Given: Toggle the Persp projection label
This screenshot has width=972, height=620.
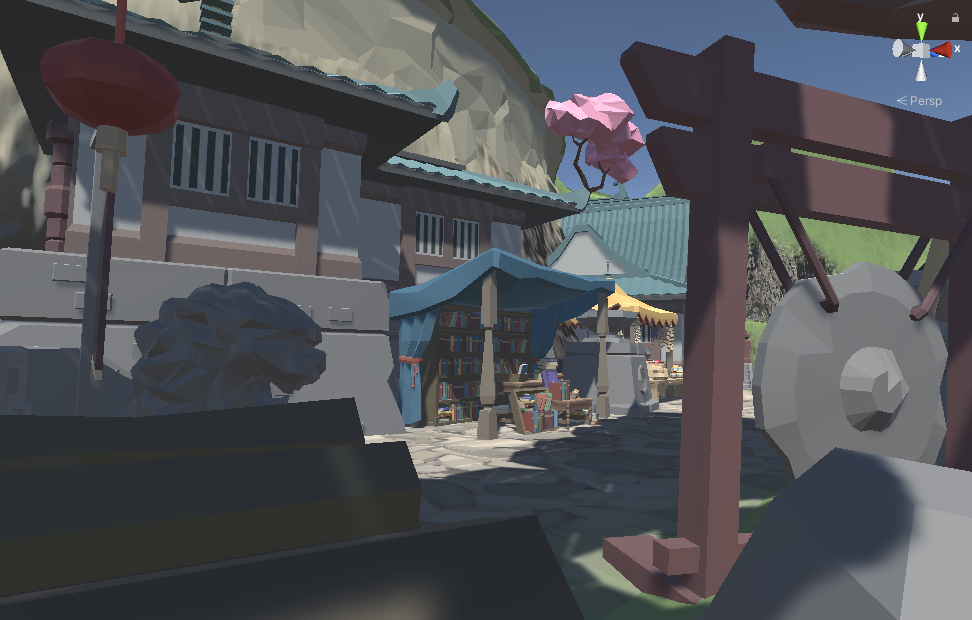Looking at the screenshot, I should click(924, 101).
